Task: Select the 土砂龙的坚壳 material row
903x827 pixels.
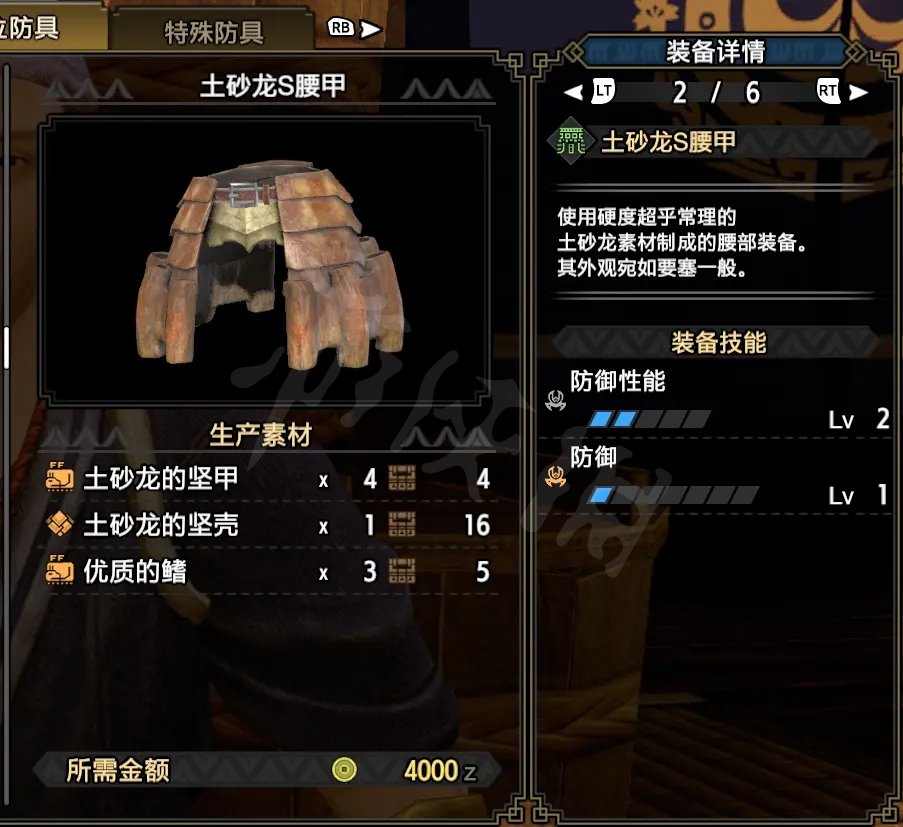Action: pos(268,525)
